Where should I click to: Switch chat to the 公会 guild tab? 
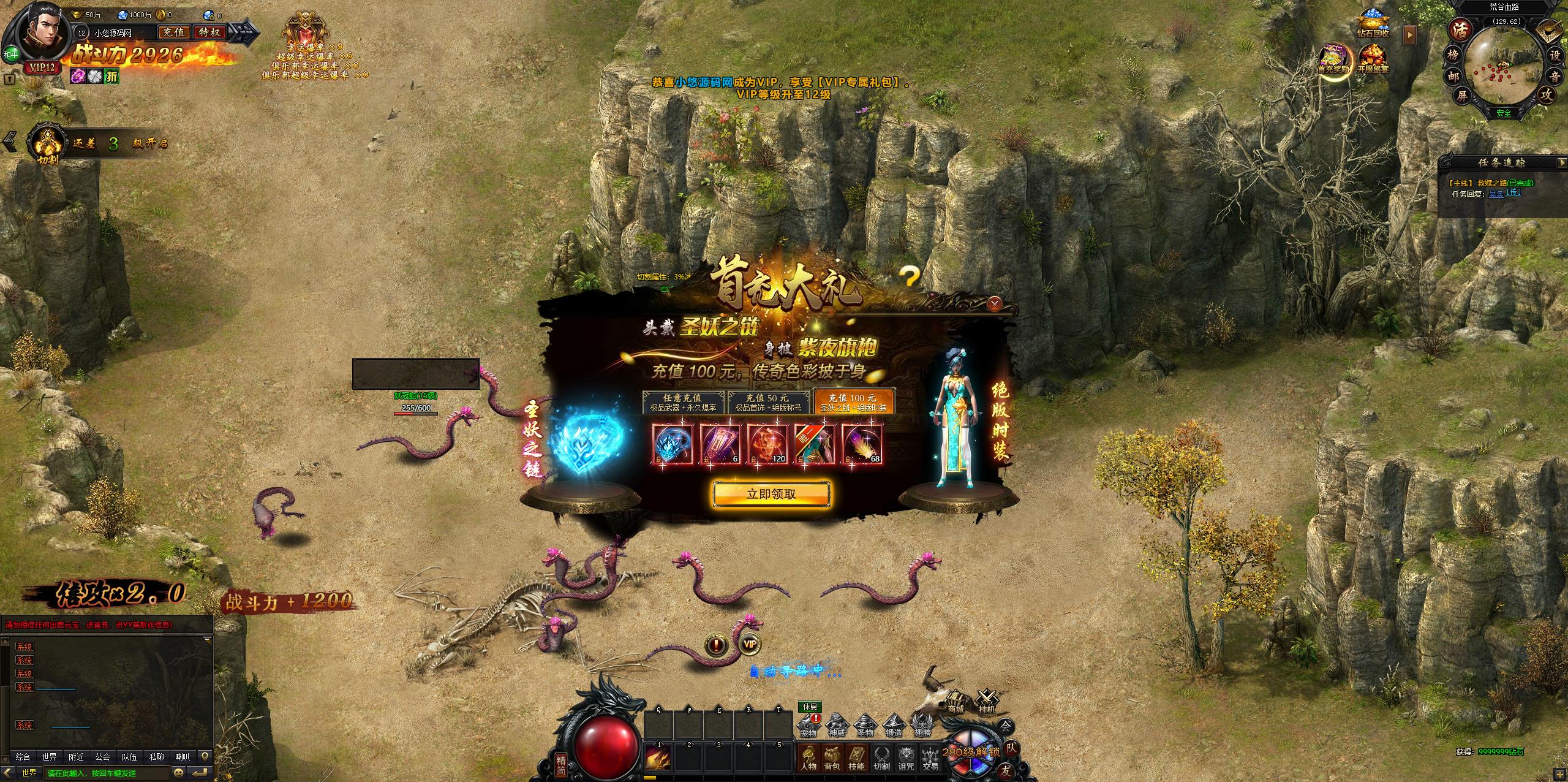tap(102, 757)
